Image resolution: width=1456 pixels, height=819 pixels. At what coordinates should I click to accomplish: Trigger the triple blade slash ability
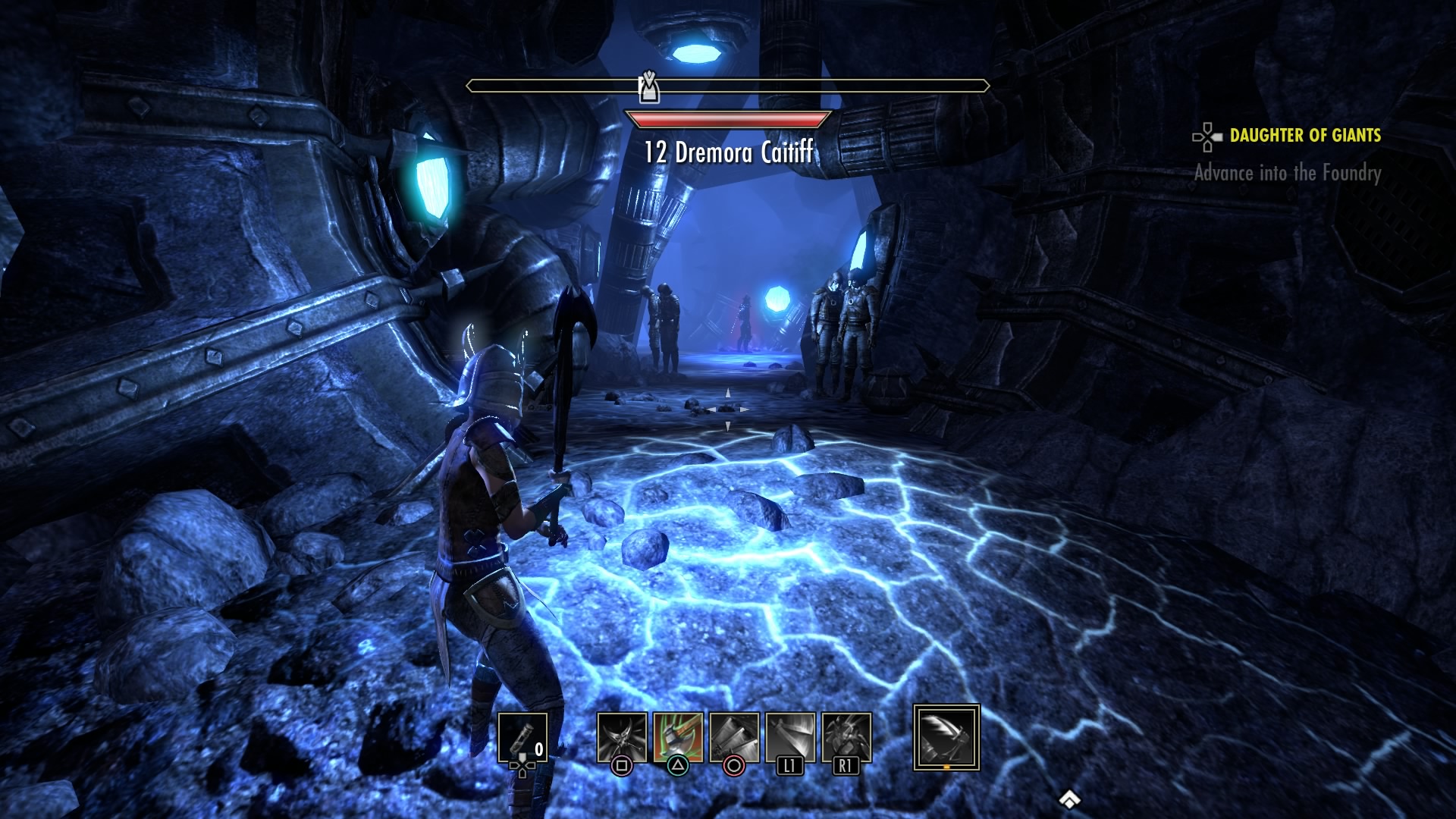[734, 737]
